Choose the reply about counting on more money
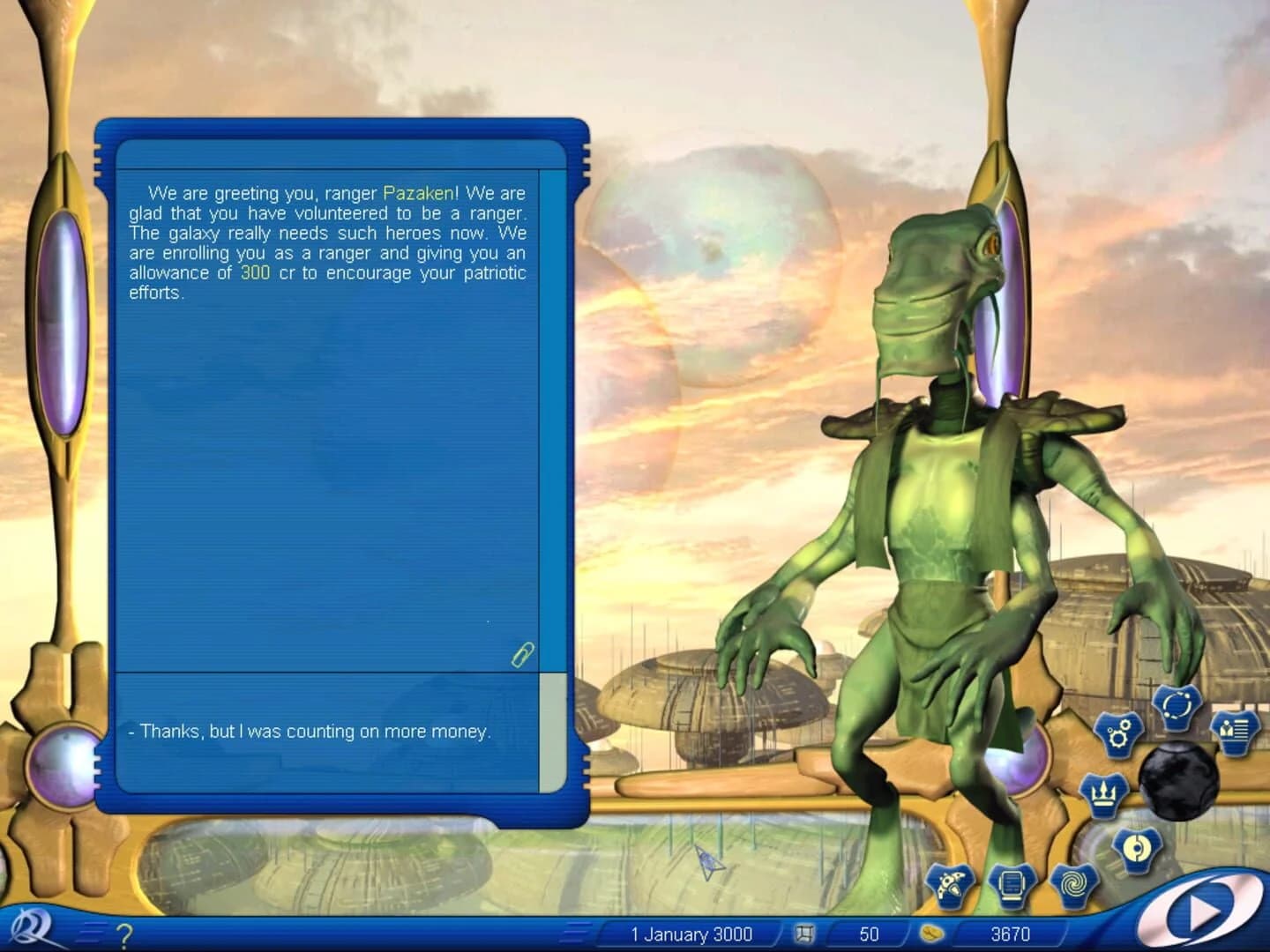 (x=313, y=731)
